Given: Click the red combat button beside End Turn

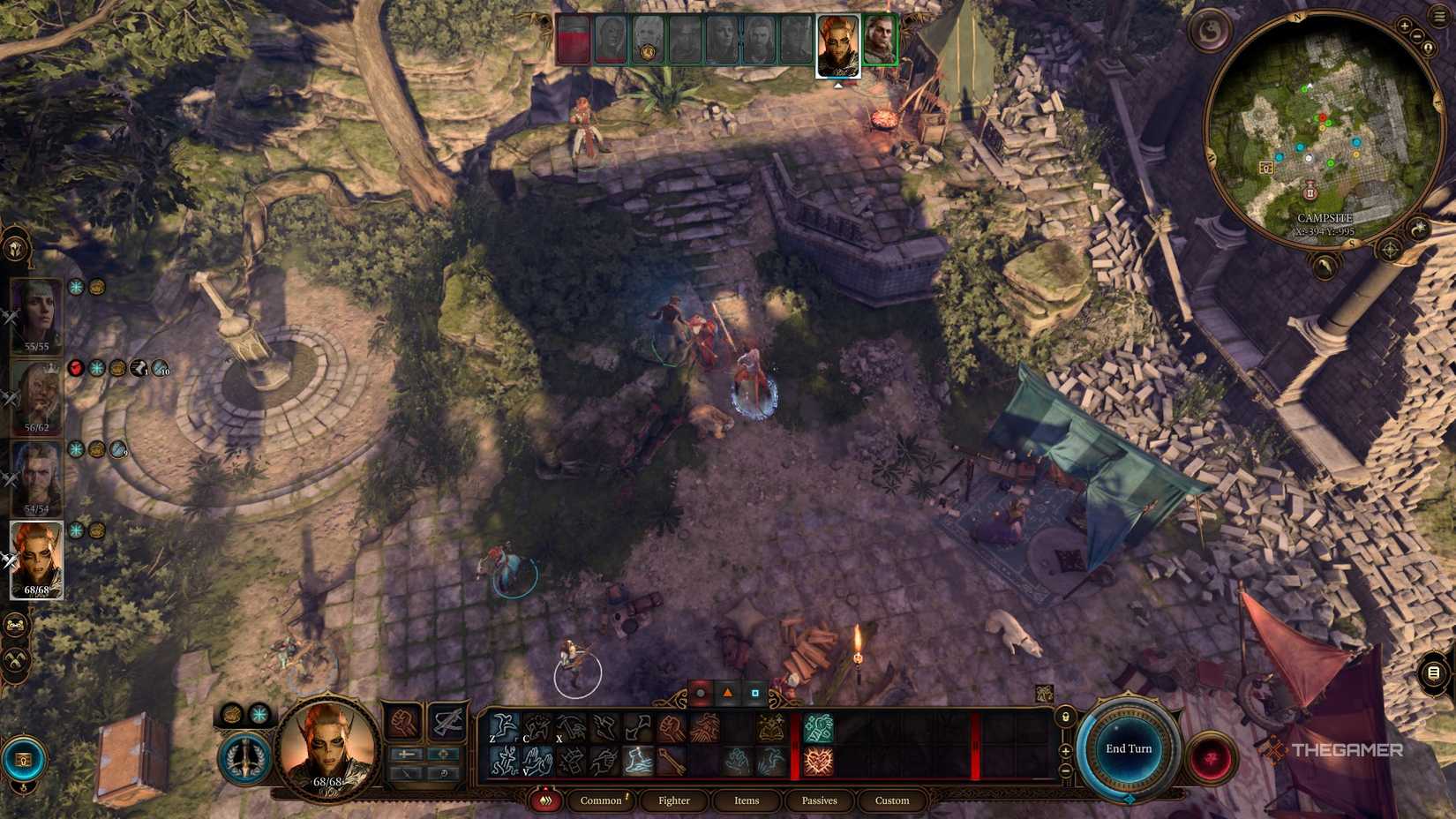Looking at the screenshot, I should point(1211,757).
